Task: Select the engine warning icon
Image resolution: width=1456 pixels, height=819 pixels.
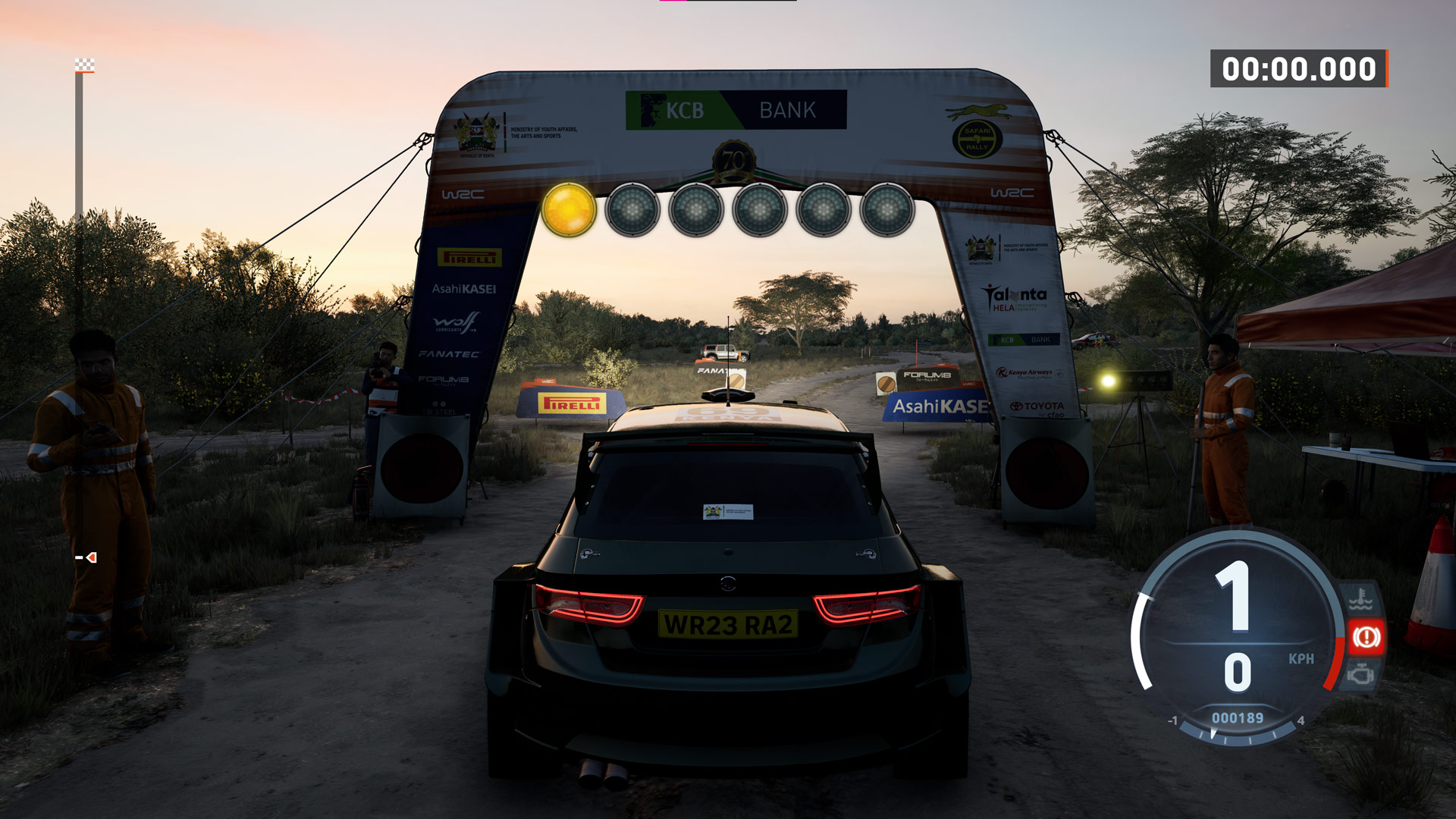Action: (1362, 673)
